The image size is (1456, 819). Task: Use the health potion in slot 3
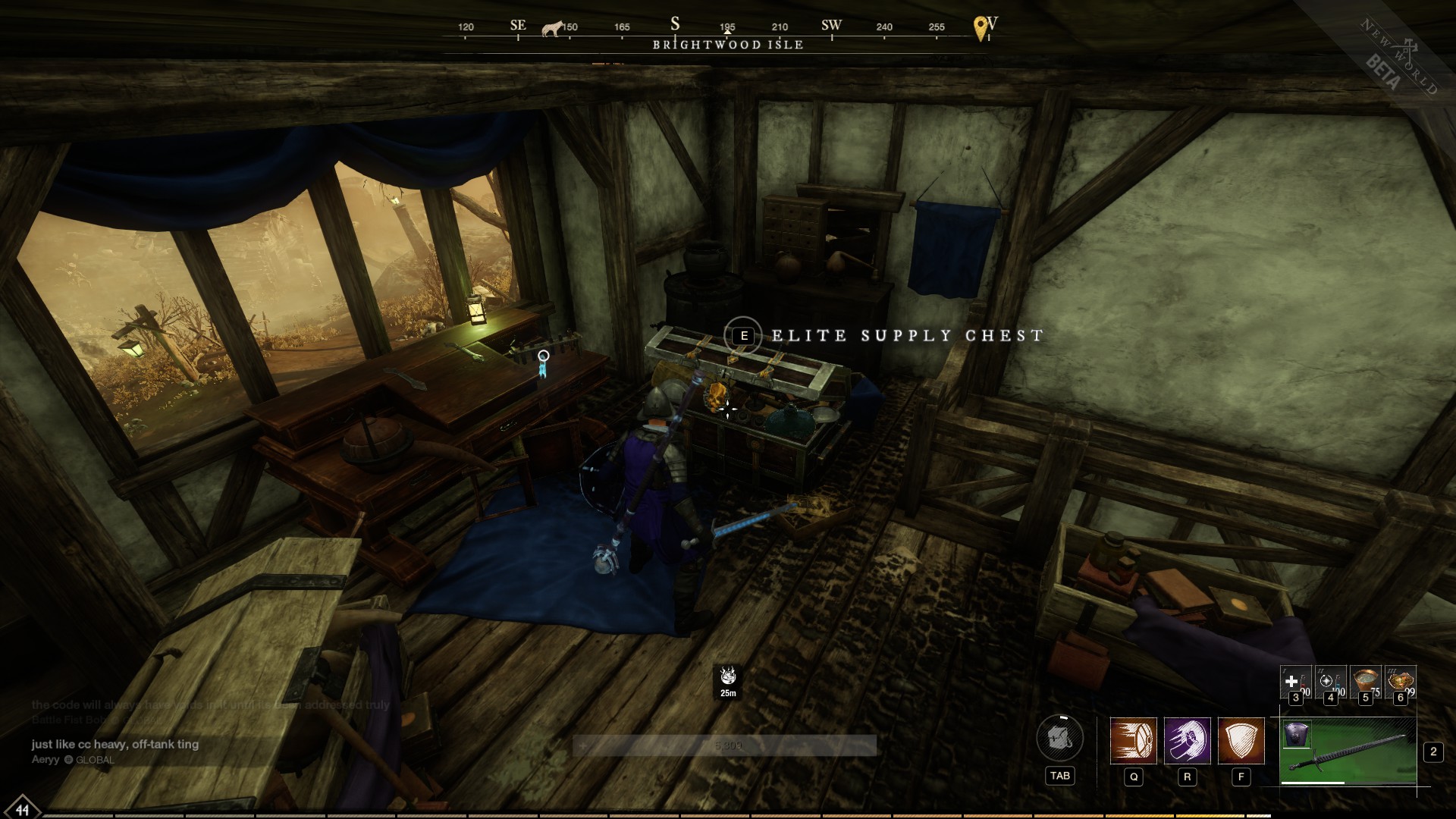pos(1295,681)
